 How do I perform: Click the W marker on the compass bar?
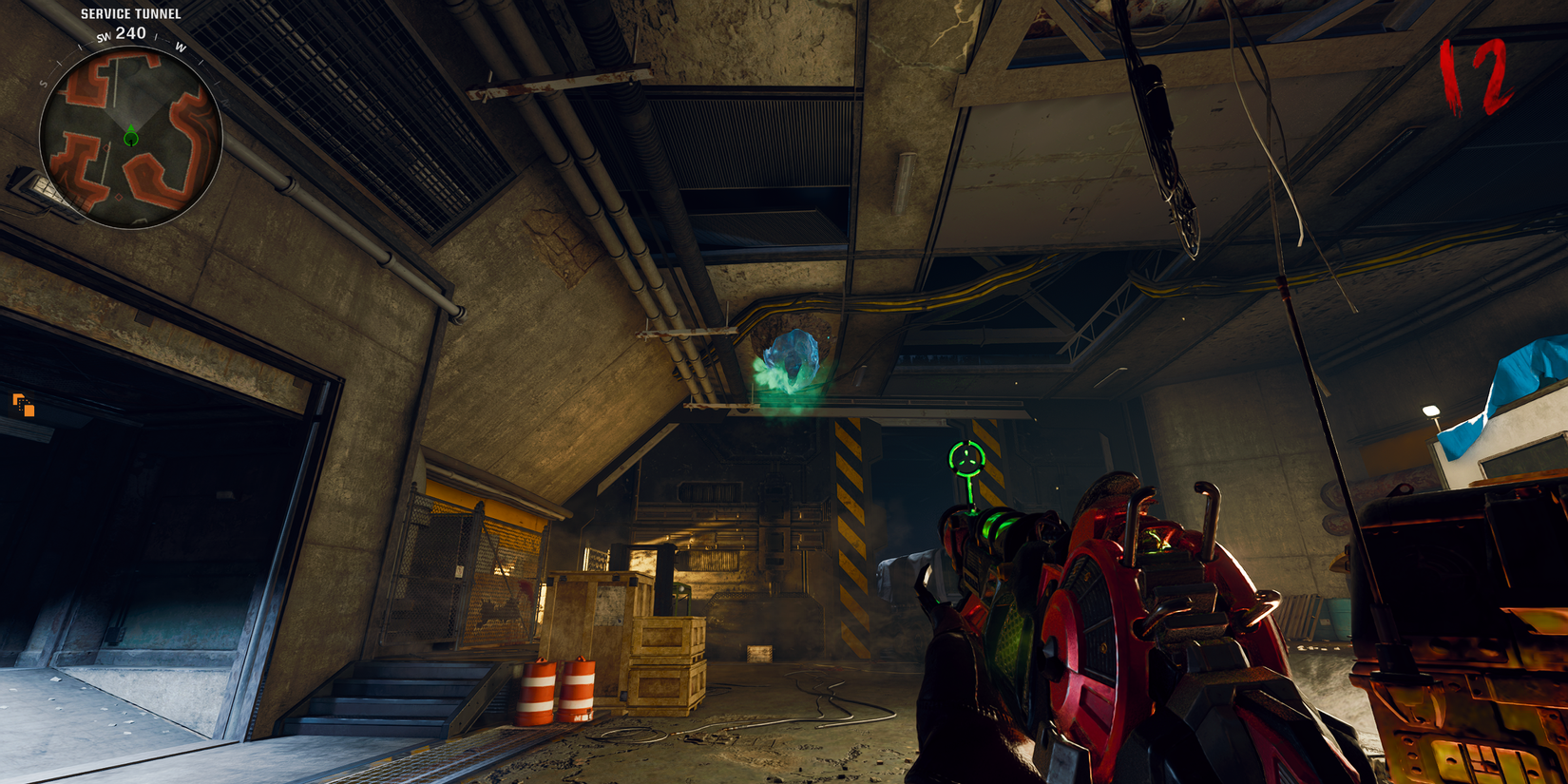click(x=180, y=47)
